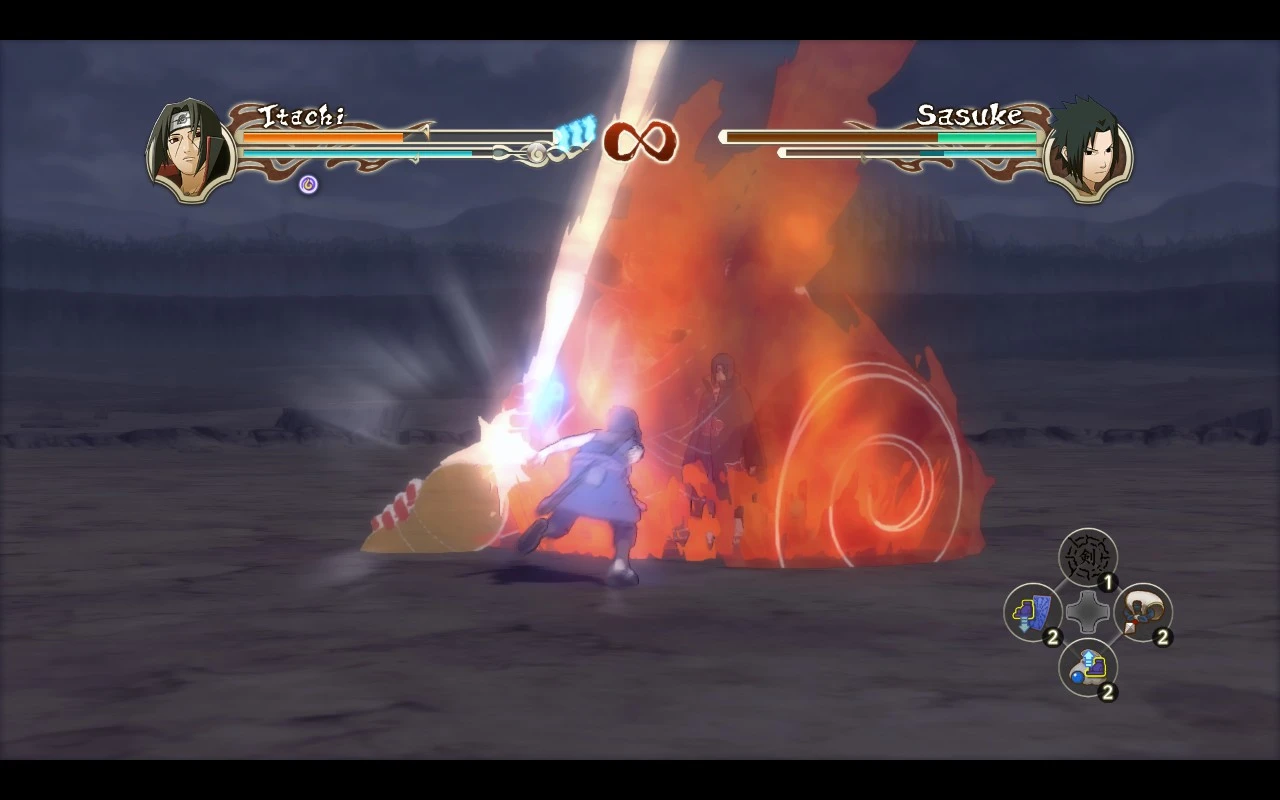Click Itachi's character portrait
This screenshot has height=800, width=1280.
(188, 148)
